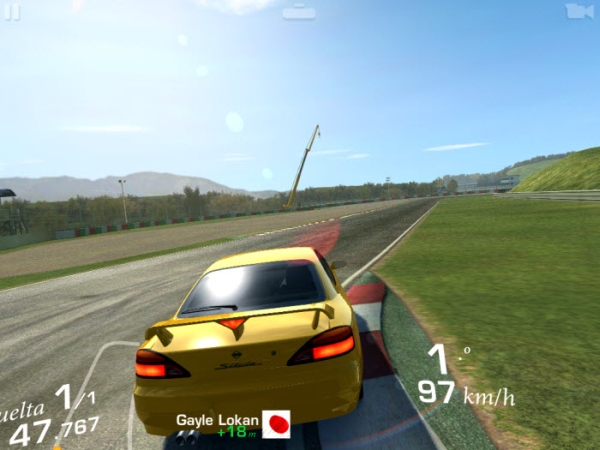600x450 pixels.
Task: Tap the car icon at top center
Action: click(x=299, y=12)
